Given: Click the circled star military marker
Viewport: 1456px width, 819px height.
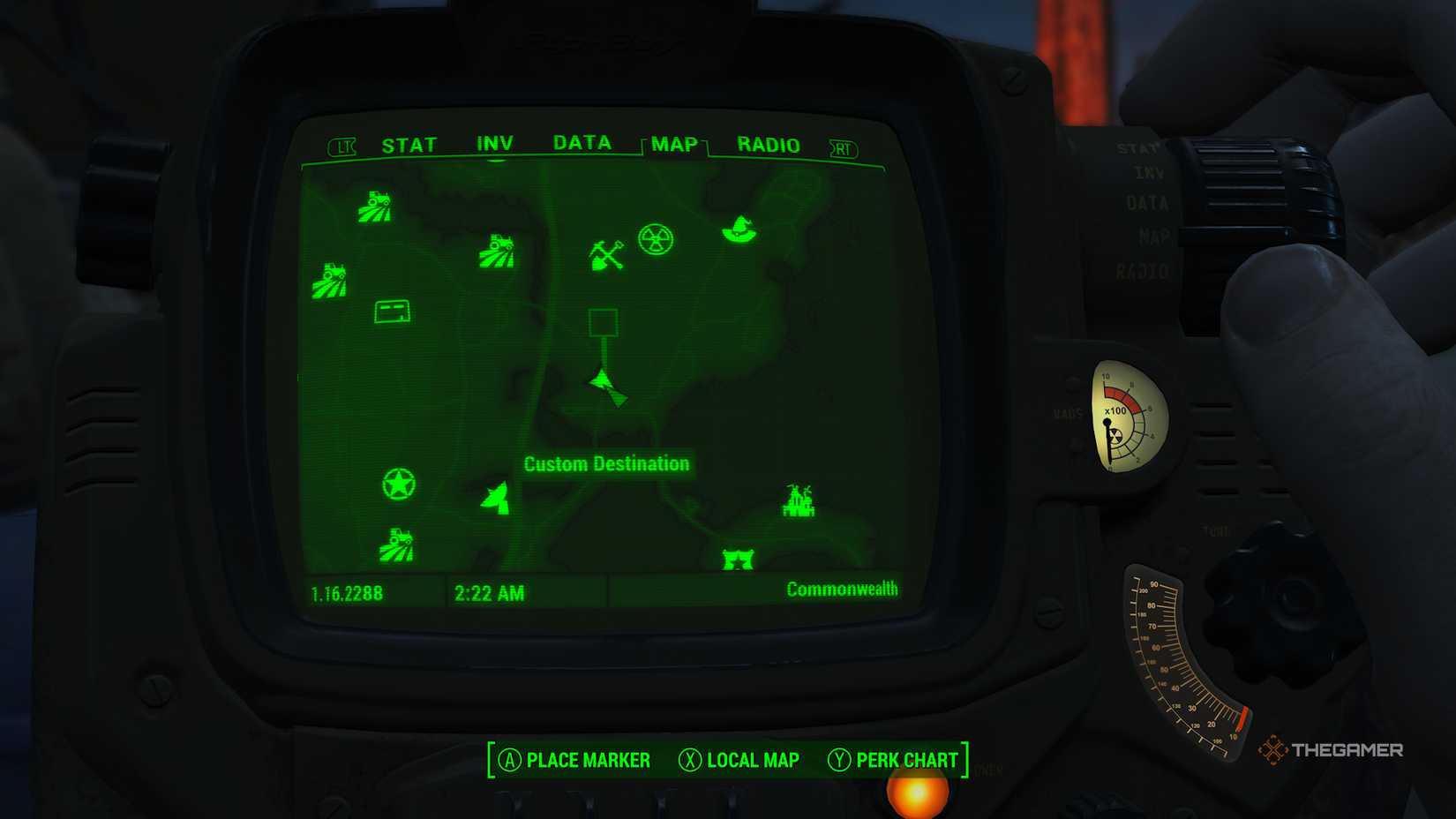Looking at the screenshot, I should click(x=400, y=485).
